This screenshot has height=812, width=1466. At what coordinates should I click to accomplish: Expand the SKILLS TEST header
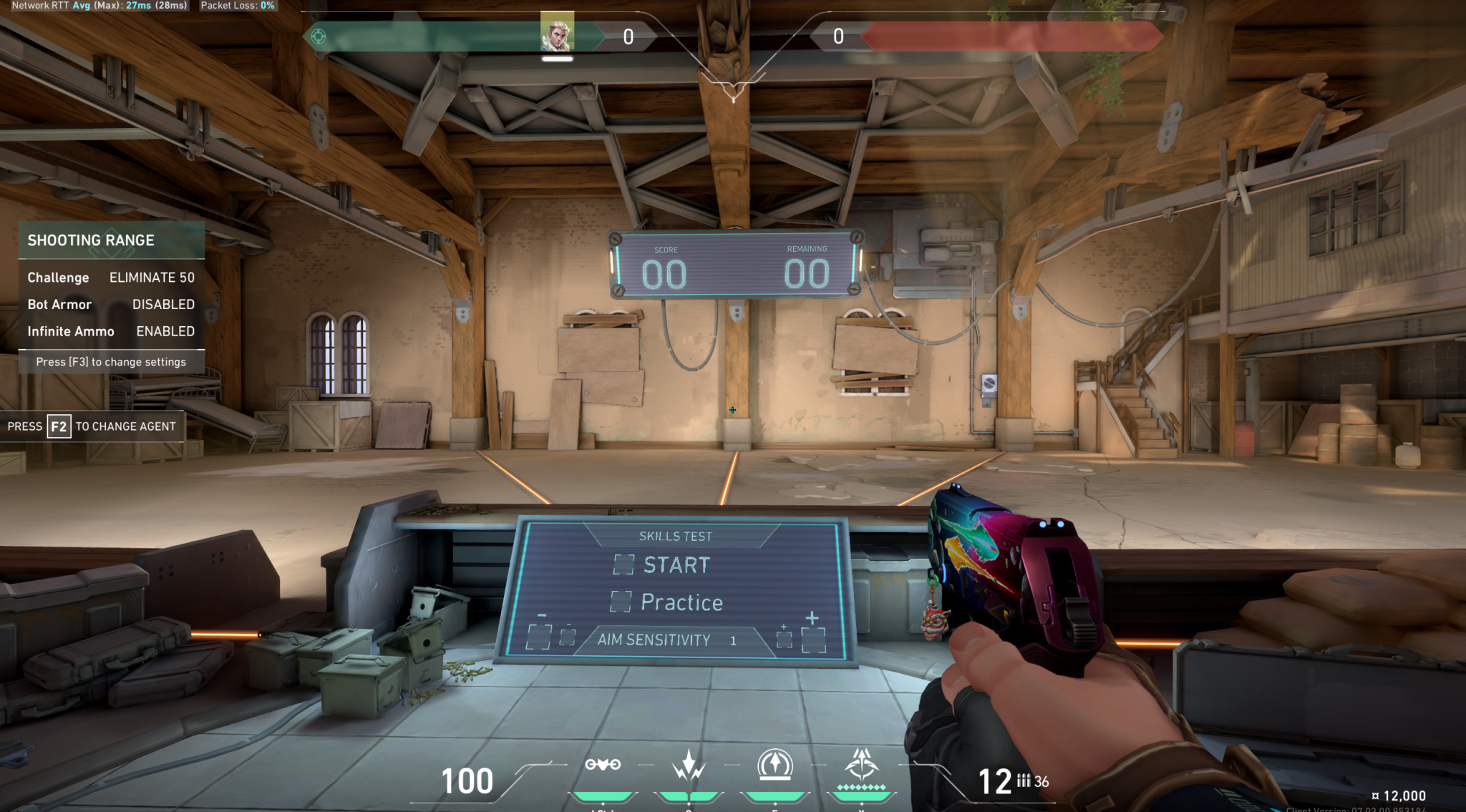pos(676,536)
